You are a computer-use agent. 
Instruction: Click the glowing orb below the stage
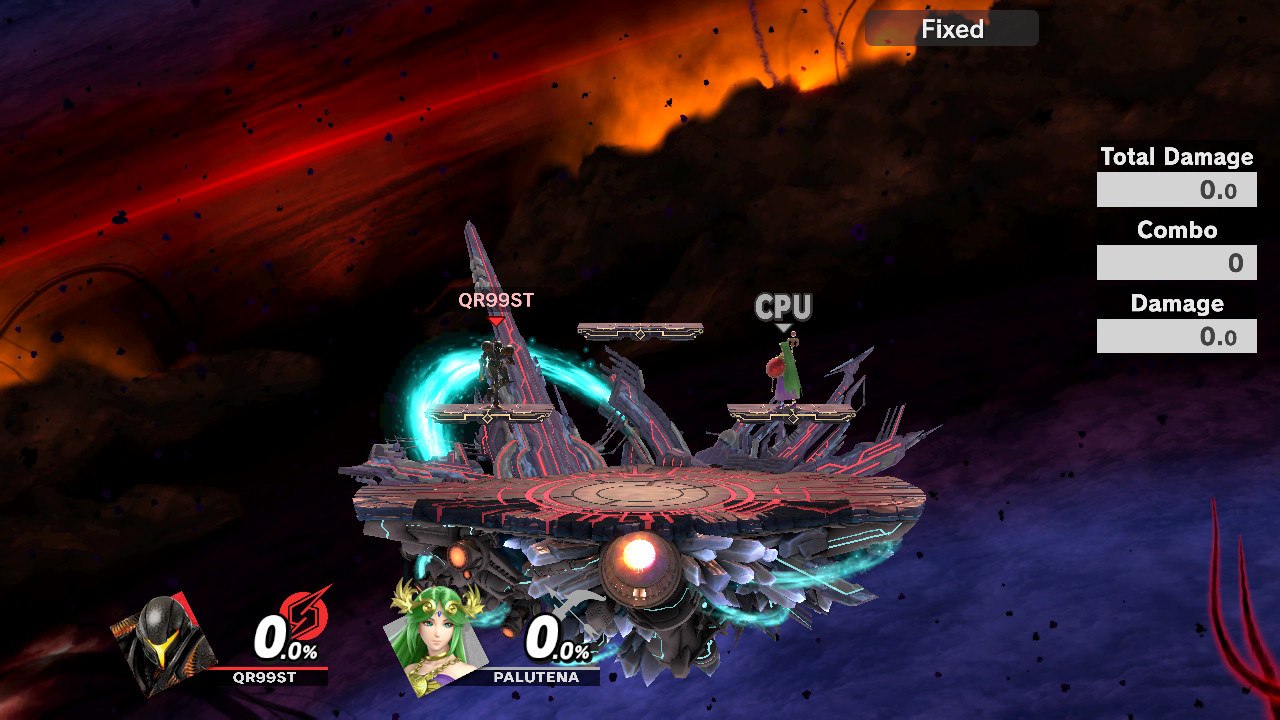click(639, 552)
